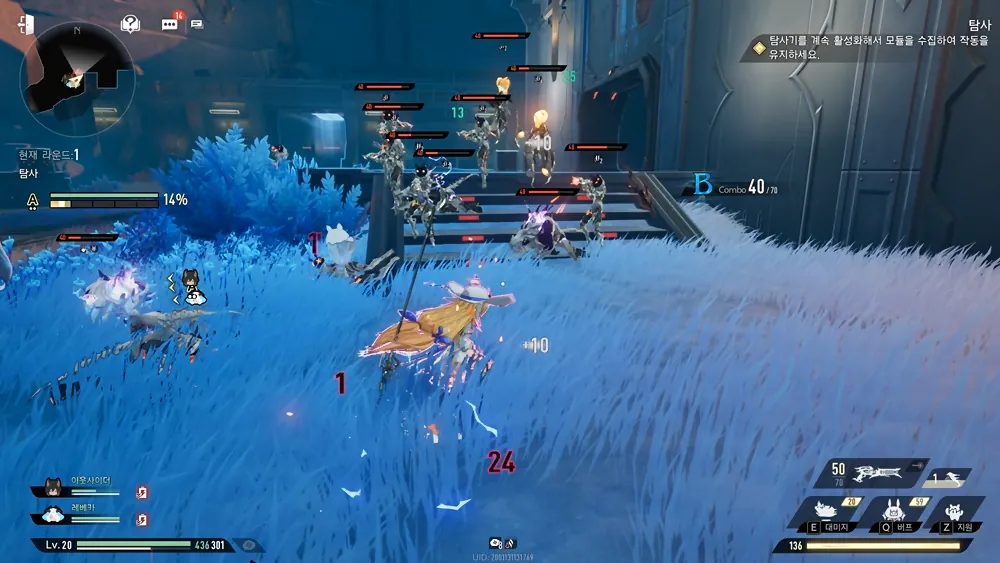Click the exit door icon
1000x563 pixels.
pos(26,24)
